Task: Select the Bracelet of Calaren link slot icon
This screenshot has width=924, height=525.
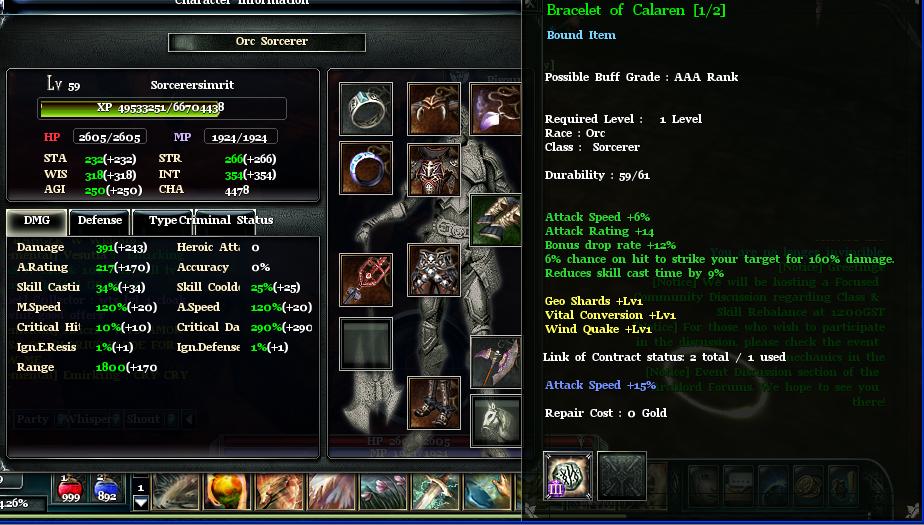Action: point(568,476)
